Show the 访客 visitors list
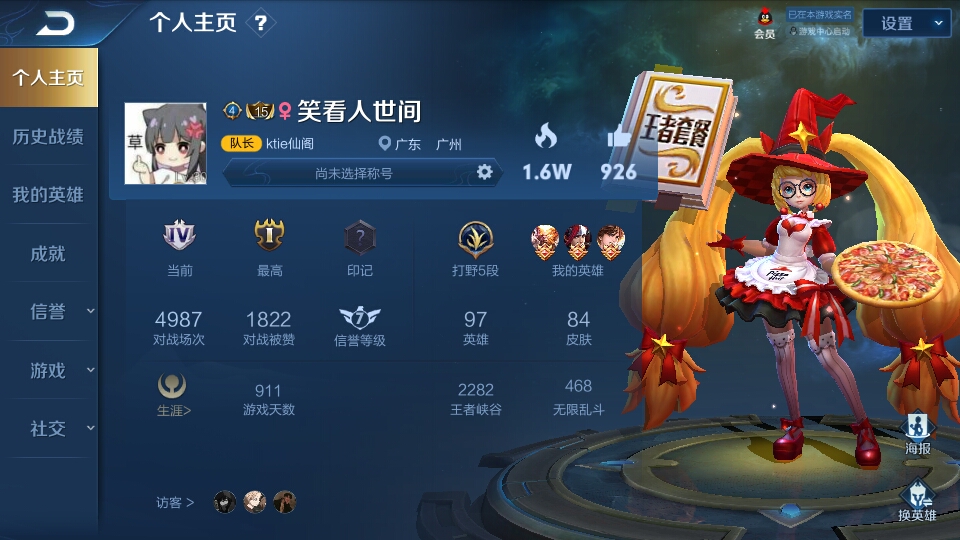Viewport: 960px width, 540px height. pos(175,502)
